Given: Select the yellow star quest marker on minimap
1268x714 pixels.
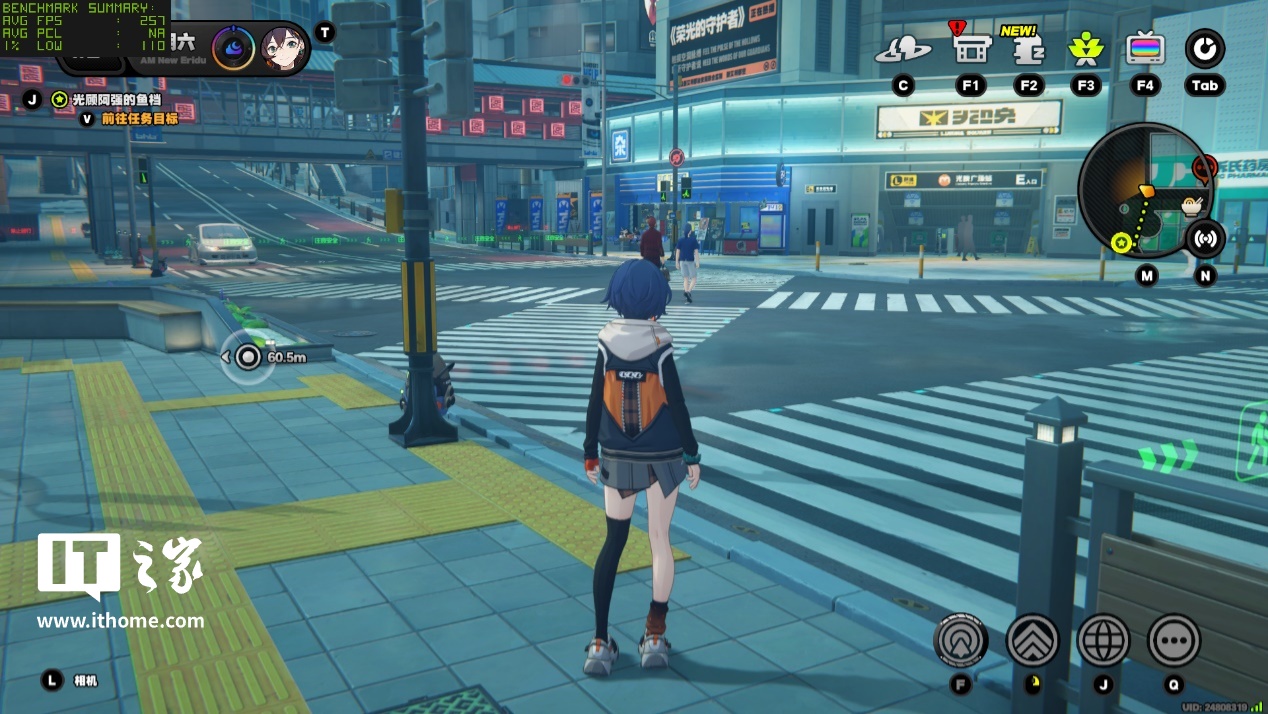Looking at the screenshot, I should pos(1121,242).
